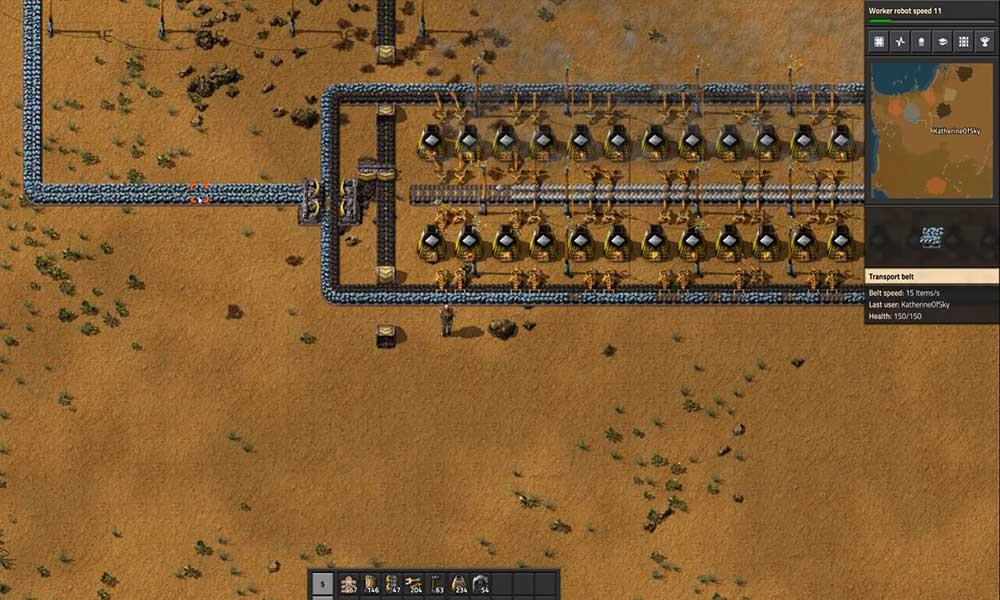
Task: Select the hotbar item stacked at 146
Action: (371, 585)
